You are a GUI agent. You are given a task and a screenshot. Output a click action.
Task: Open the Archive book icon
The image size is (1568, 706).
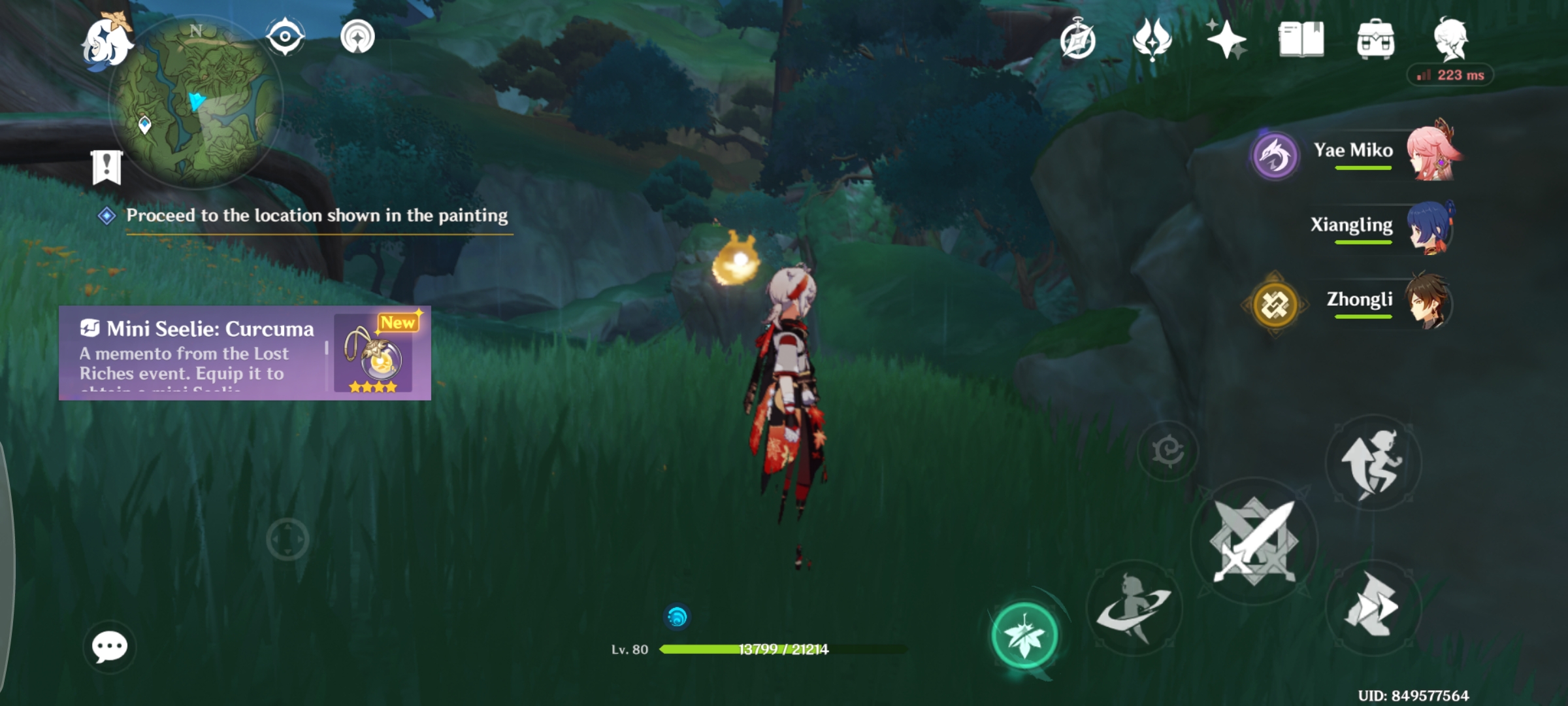[1301, 41]
